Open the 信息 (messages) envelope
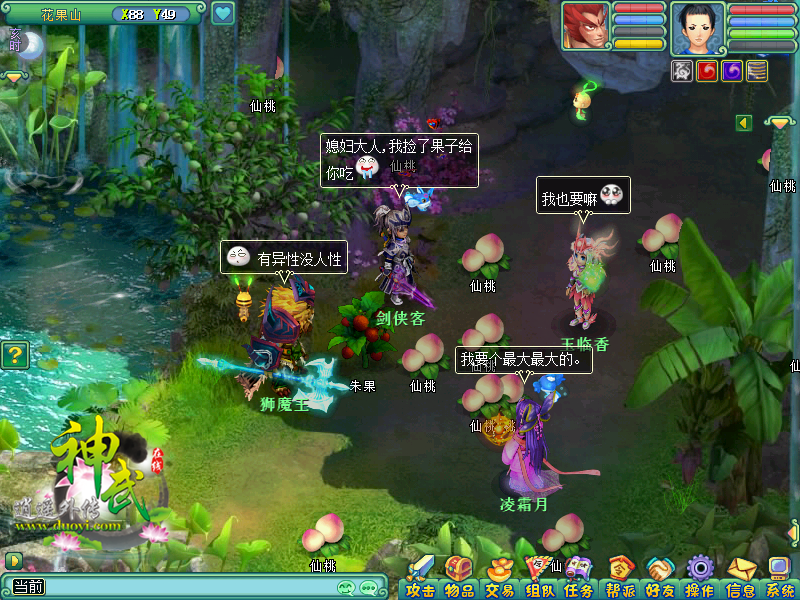Image resolution: width=800 pixels, height=600 pixels. 740,577
